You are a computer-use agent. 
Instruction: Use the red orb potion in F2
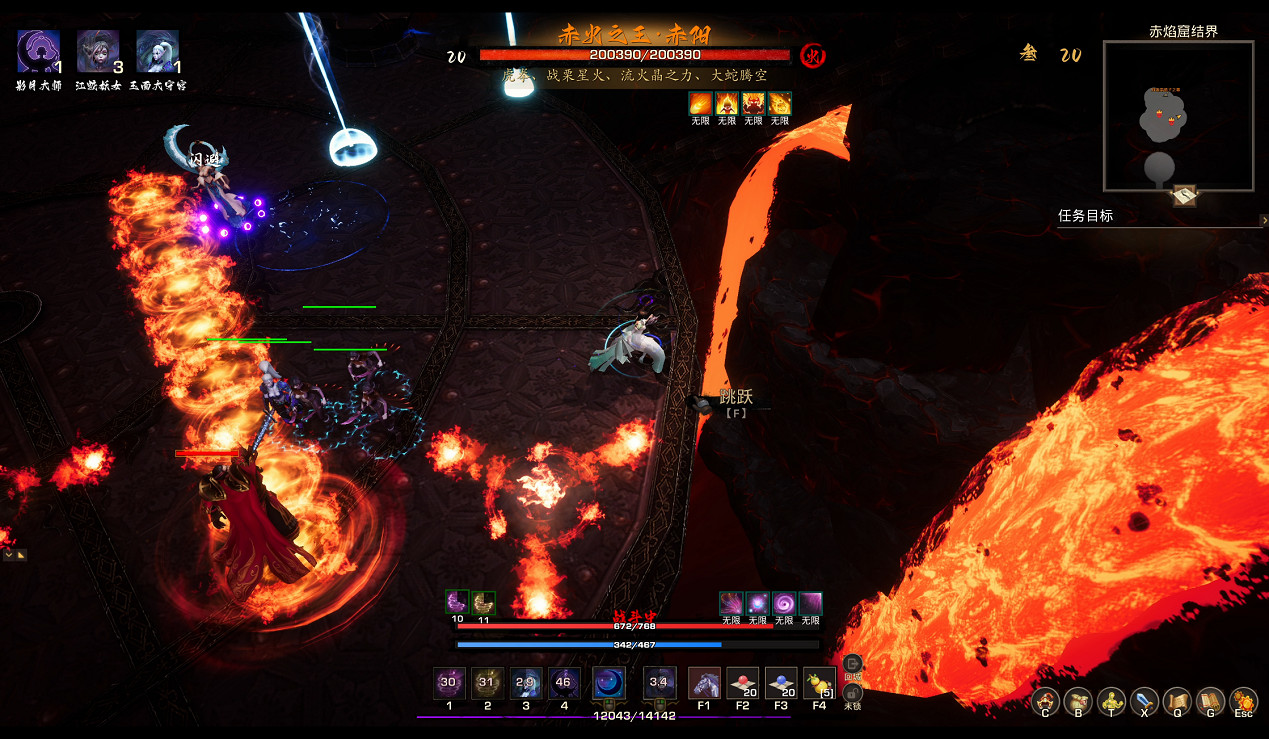click(742, 683)
